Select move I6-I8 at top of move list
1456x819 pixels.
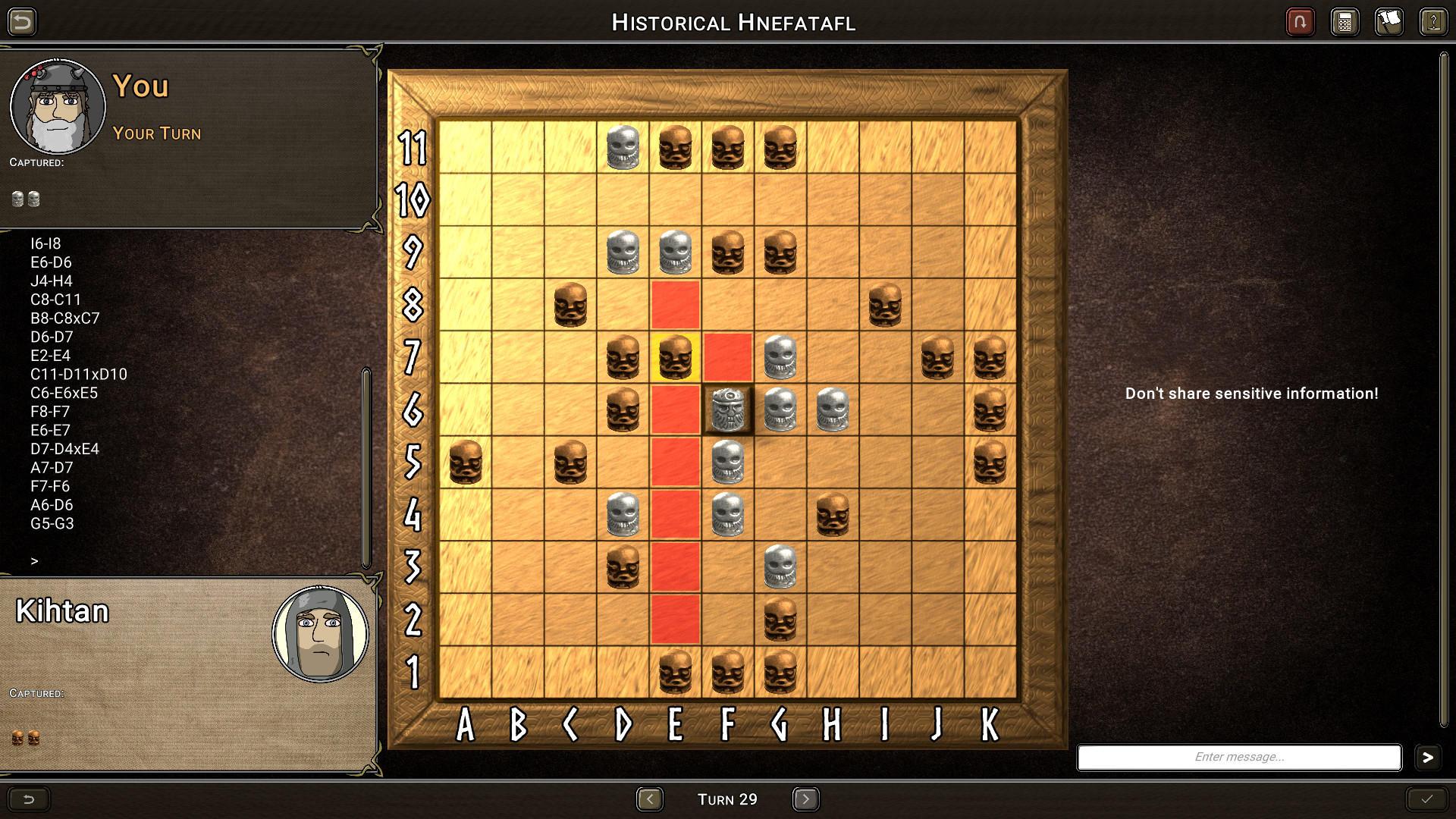(x=47, y=243)
